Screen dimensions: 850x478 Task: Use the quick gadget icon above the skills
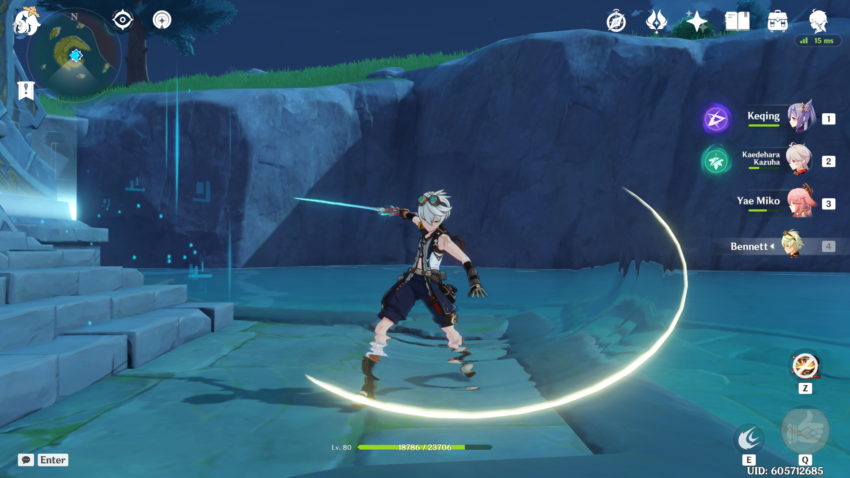(x=804, y=365)
